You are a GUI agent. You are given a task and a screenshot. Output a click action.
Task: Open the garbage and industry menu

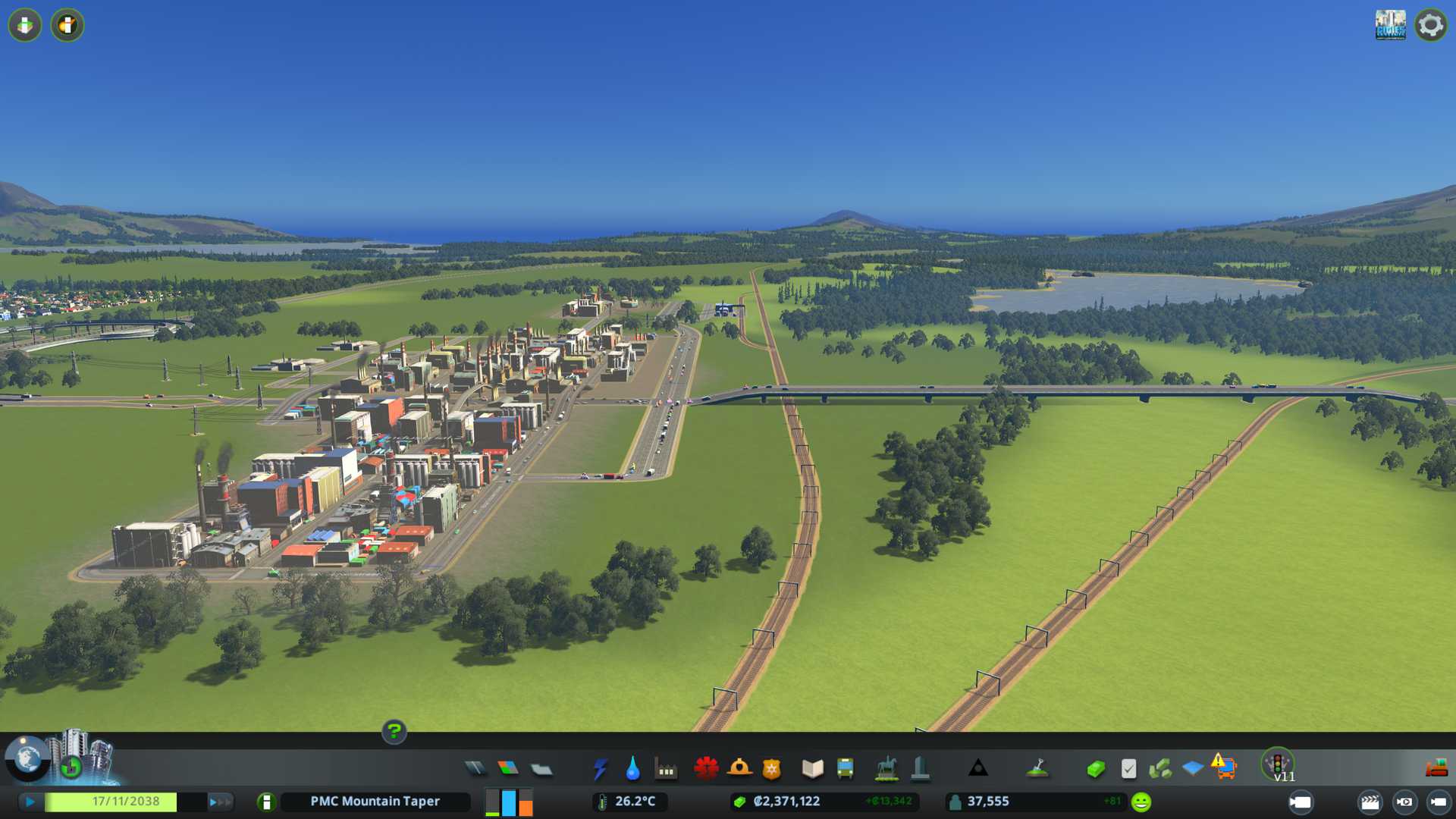tap(666, 770)
